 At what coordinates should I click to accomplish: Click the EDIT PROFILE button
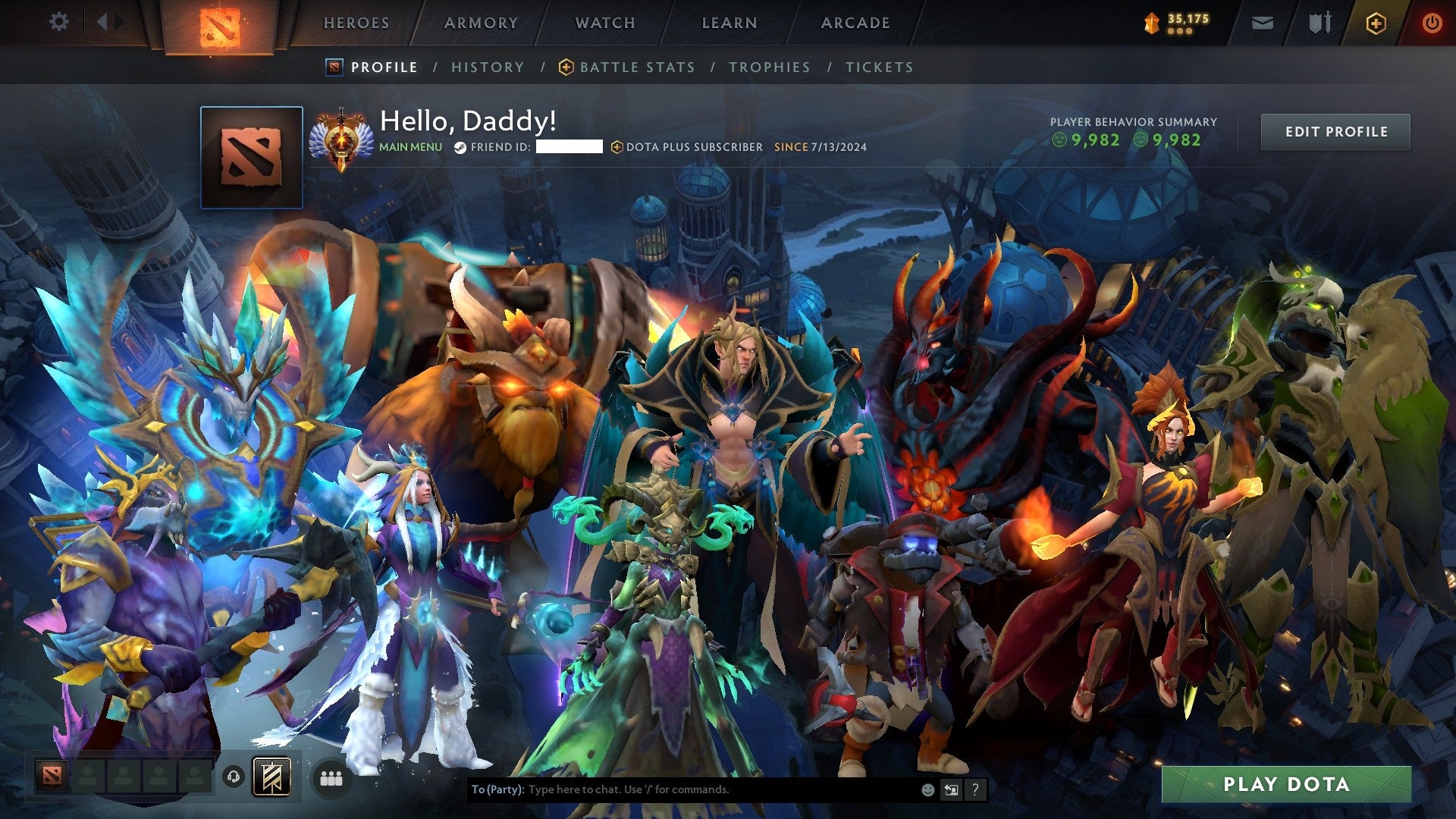tap(1335, 131)
